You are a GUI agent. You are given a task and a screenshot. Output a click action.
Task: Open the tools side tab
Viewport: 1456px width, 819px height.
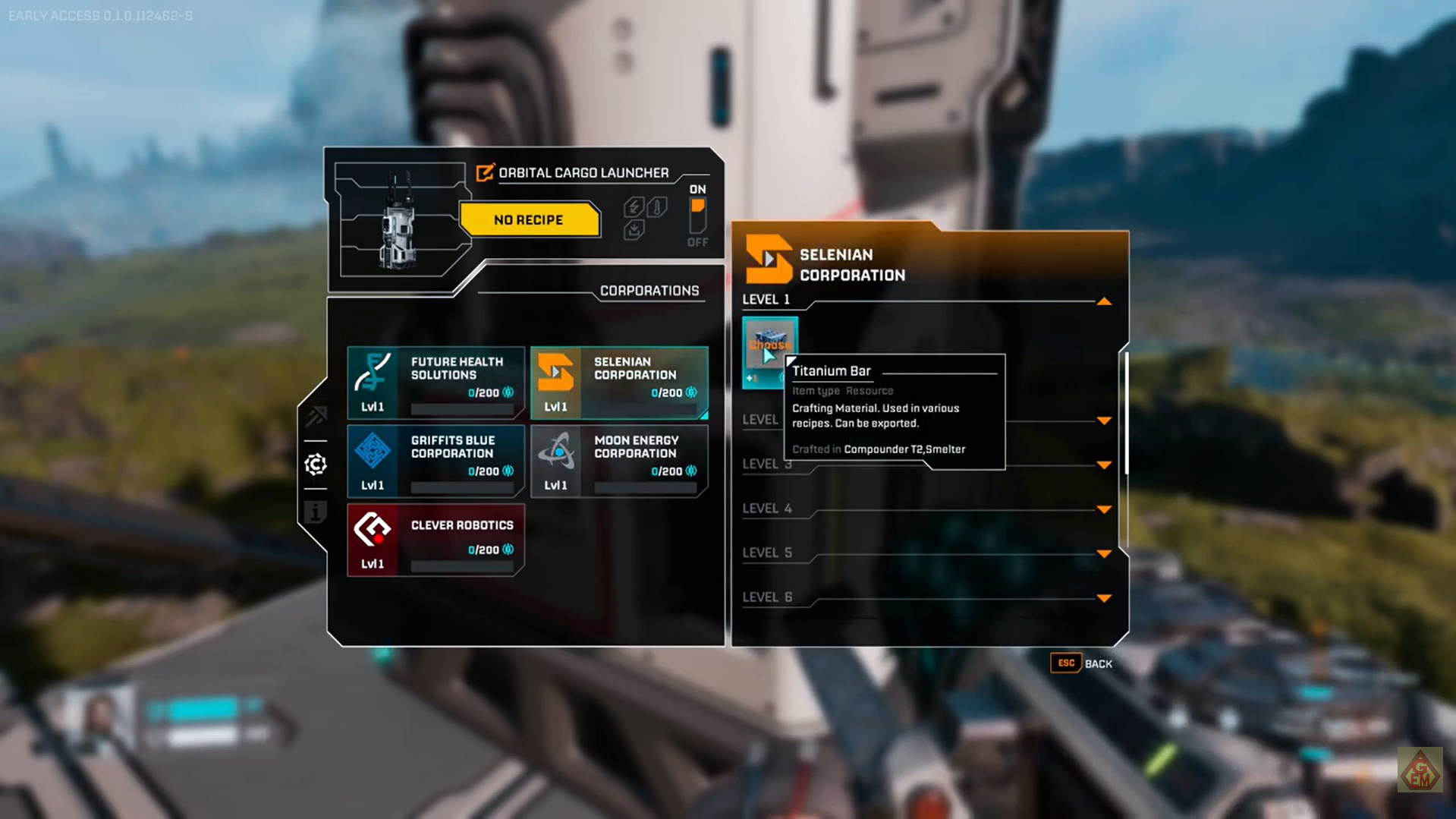click(x=316, y=416)
